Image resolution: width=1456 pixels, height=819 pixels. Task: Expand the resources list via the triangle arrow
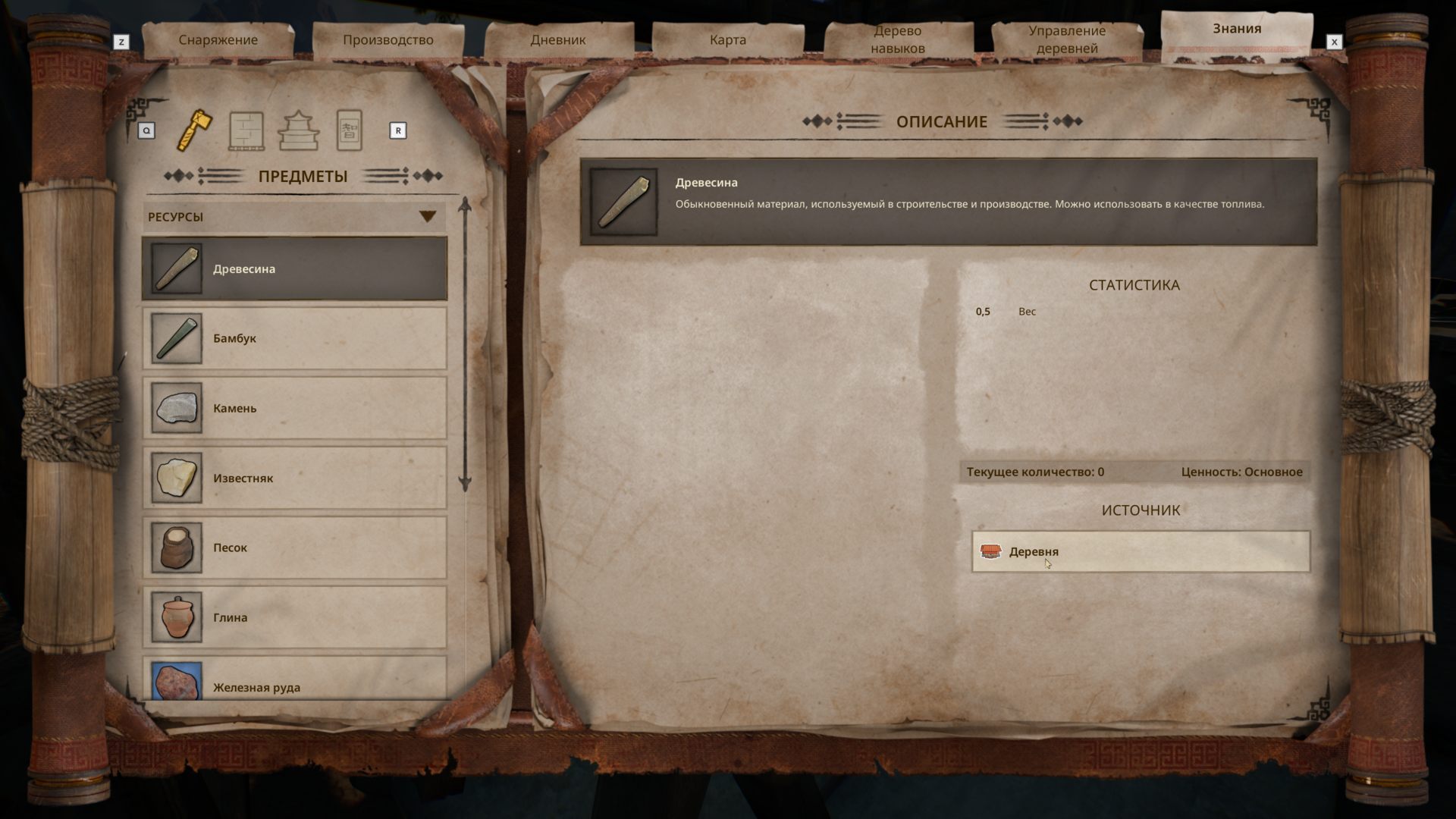point(428,215)
